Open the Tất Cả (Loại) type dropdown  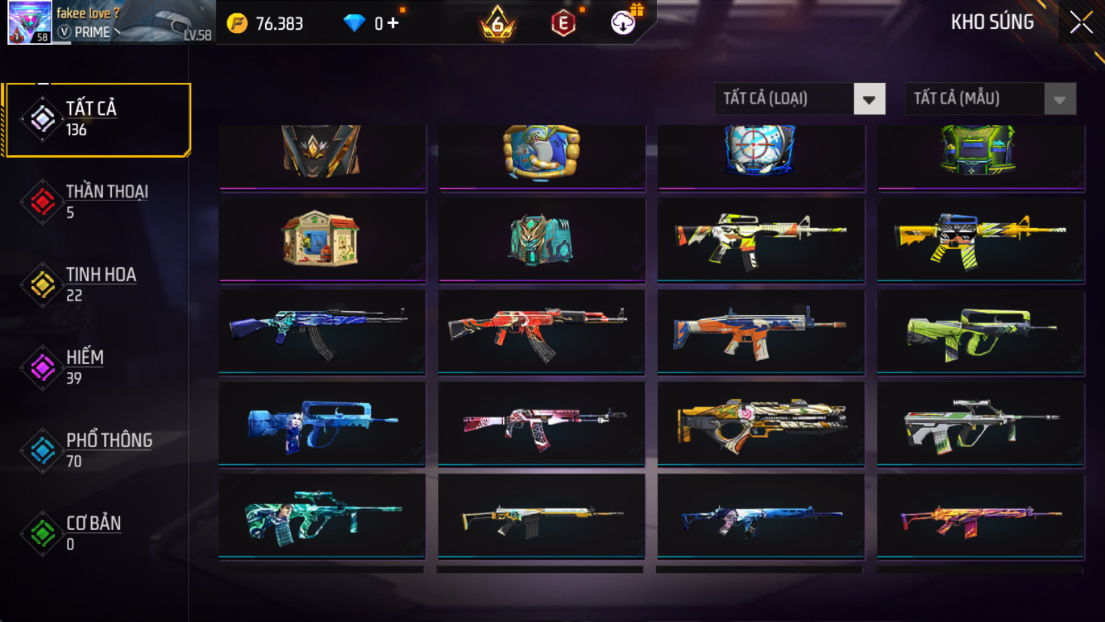(800, 99)
